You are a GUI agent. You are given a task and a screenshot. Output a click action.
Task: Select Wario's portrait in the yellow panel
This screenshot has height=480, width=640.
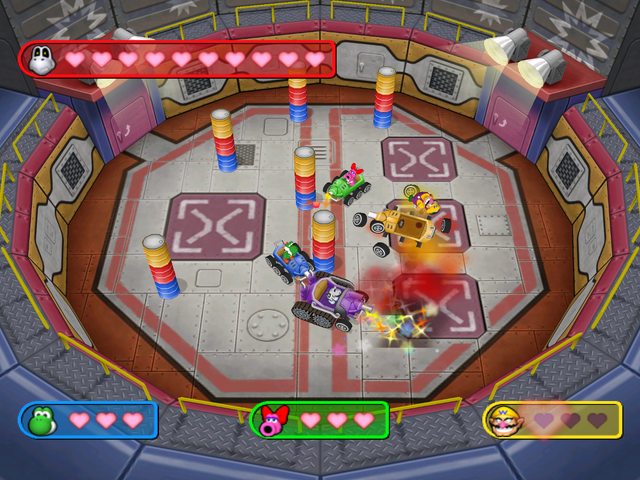pos(504,420)
